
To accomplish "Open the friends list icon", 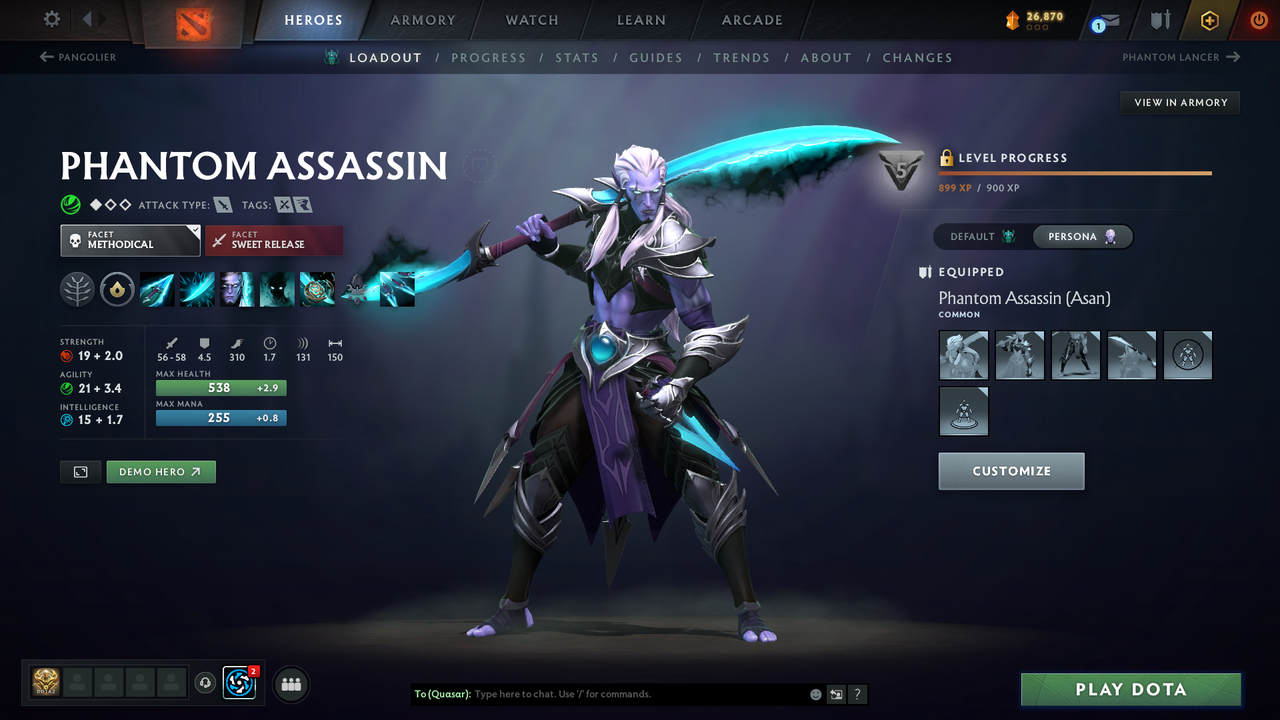I will [x=290, y=684].
